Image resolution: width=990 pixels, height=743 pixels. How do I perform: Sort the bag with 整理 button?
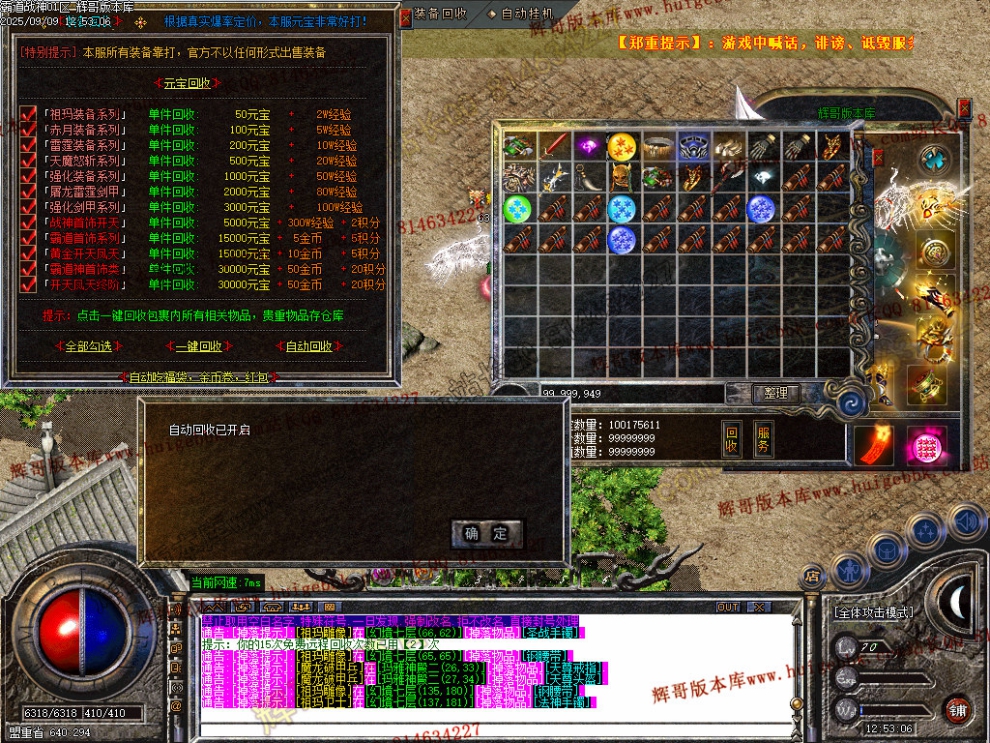tap(775, 393)
